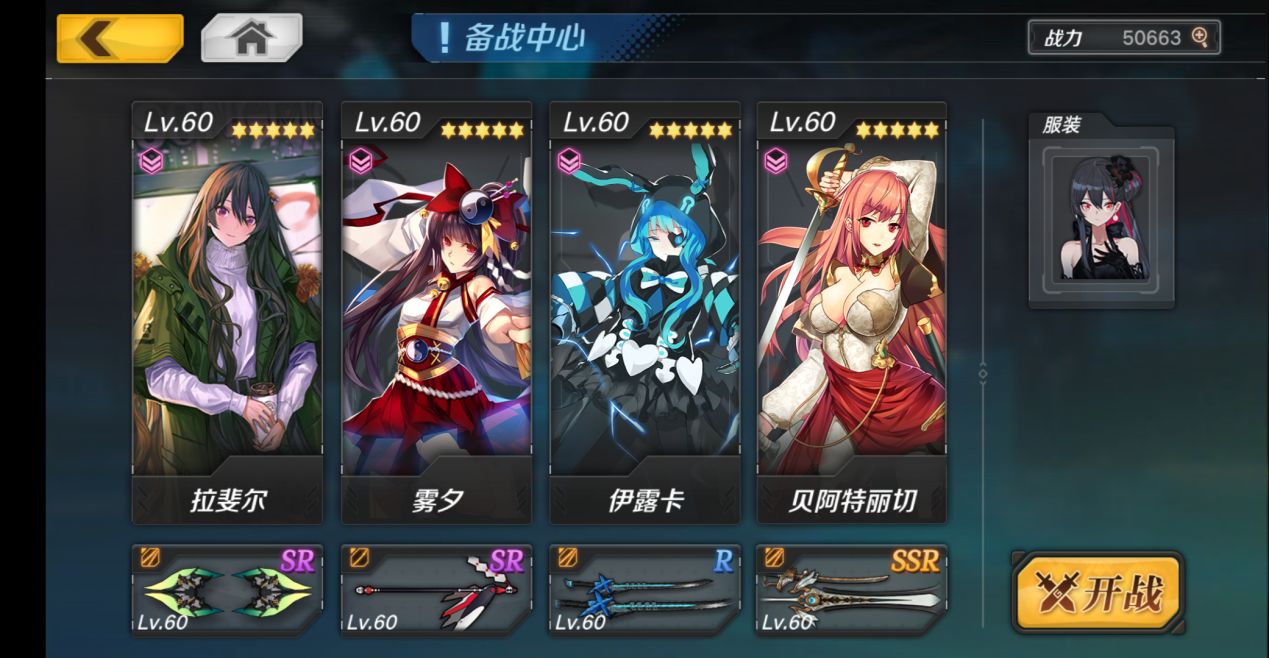Choose the R blue dual-sword weapon slot
Viewport: 1269px width, 658px height.
click(645, 590)
